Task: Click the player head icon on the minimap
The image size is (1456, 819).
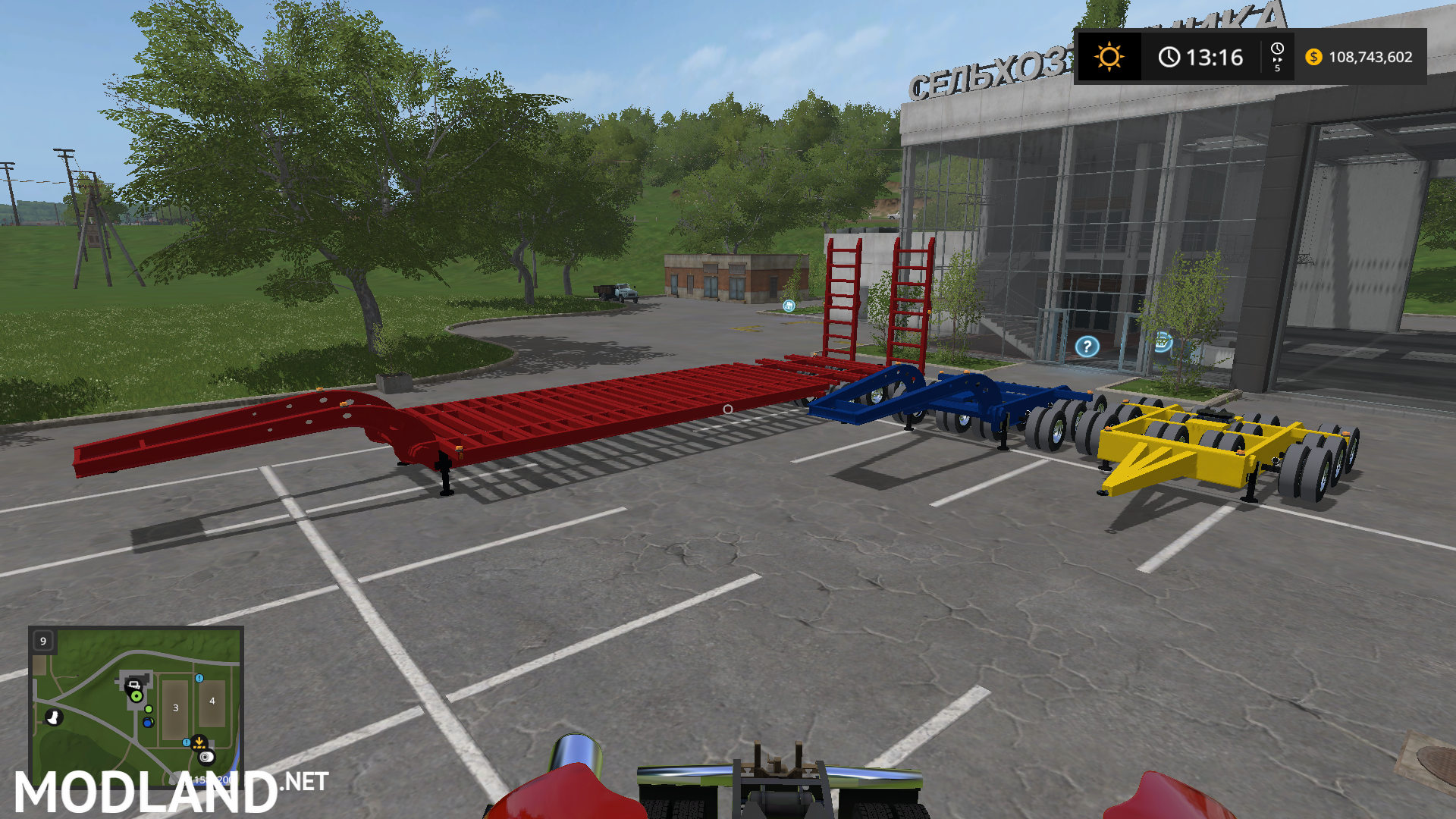Action: click(54, 717)
